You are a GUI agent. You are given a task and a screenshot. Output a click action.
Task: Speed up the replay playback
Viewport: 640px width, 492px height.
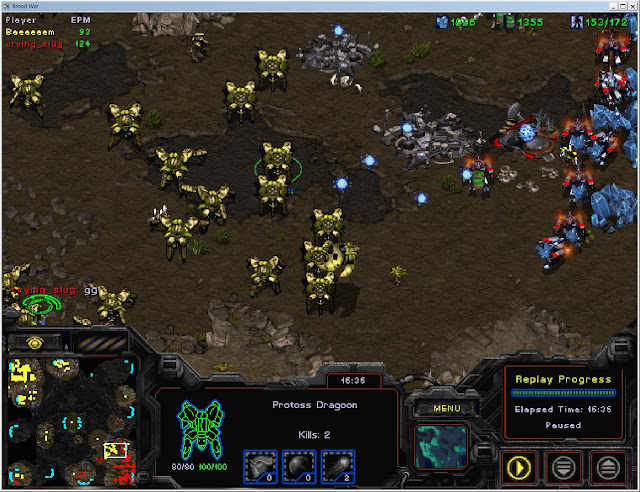point(608,465)
